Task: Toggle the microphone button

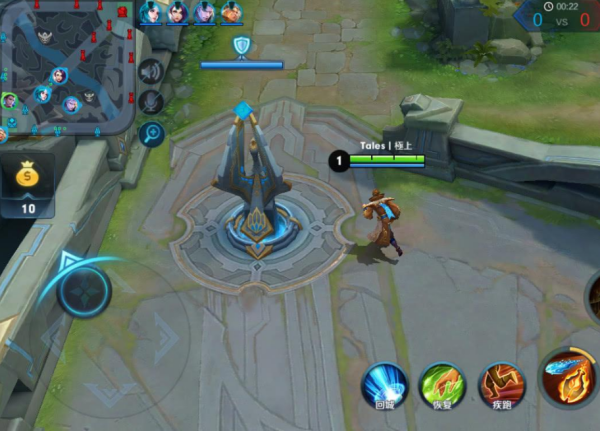Action: click(151, 101)
